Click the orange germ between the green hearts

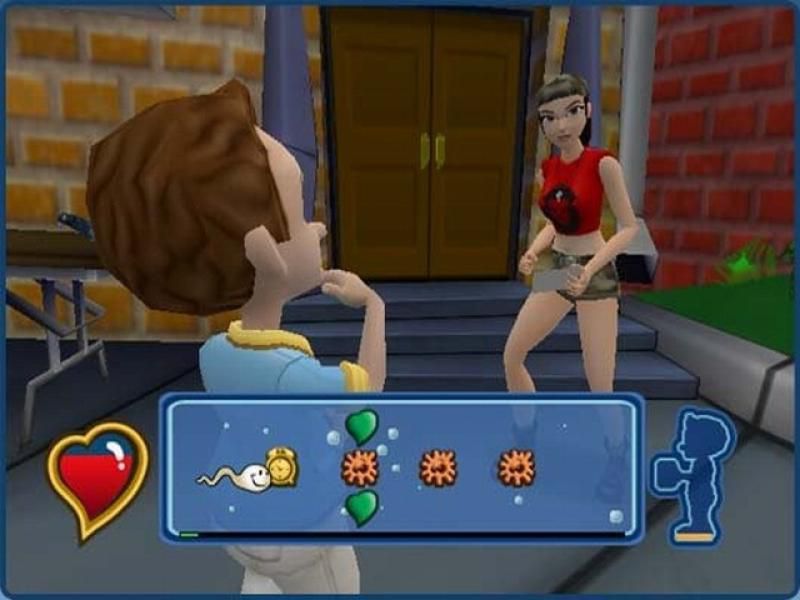pos(360,467)
